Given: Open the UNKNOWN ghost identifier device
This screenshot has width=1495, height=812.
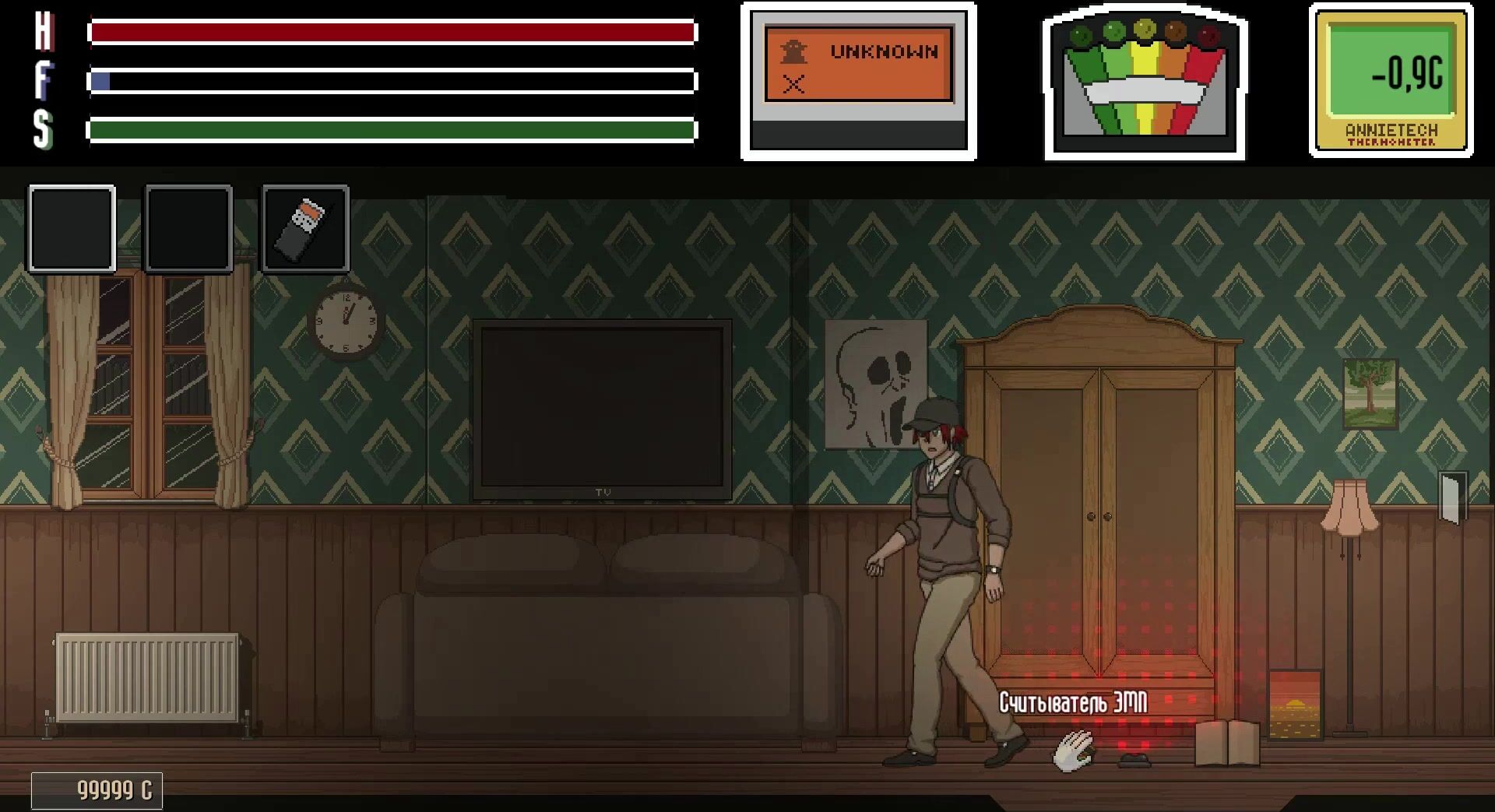Looking at the screenshot, I should (858, 81).
